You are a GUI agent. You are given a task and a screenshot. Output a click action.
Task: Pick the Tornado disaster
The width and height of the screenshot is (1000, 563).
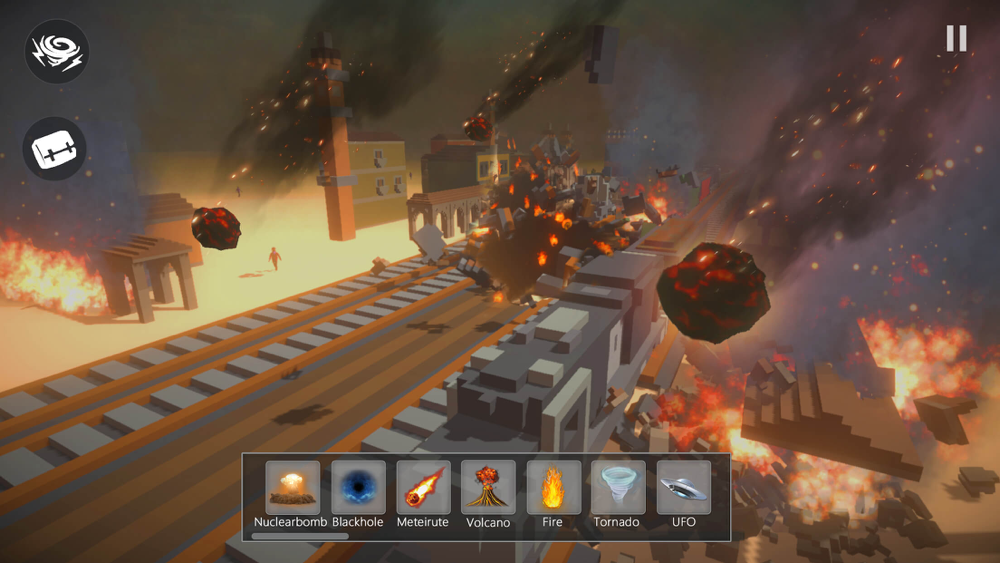click(617, 487)
